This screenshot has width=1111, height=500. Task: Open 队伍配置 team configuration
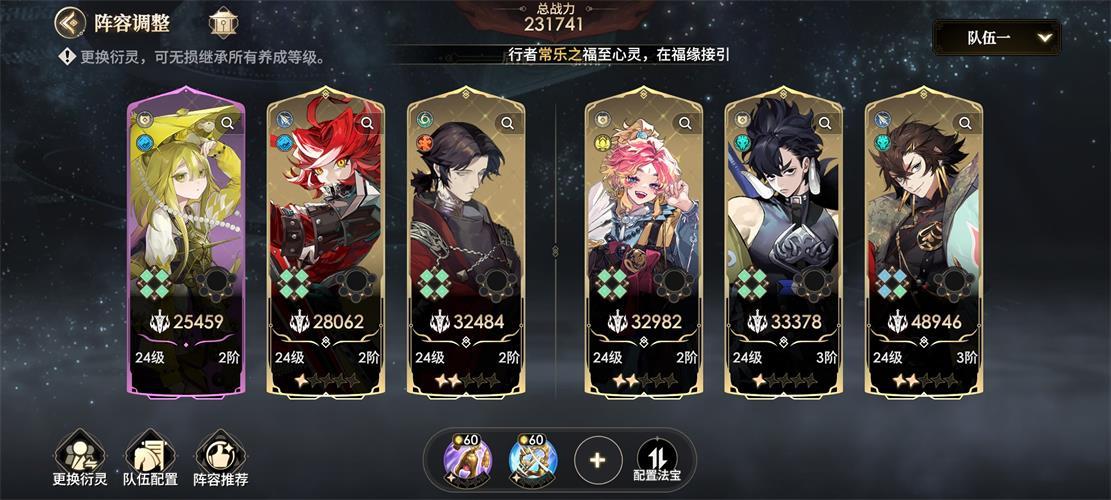(150, 459)
